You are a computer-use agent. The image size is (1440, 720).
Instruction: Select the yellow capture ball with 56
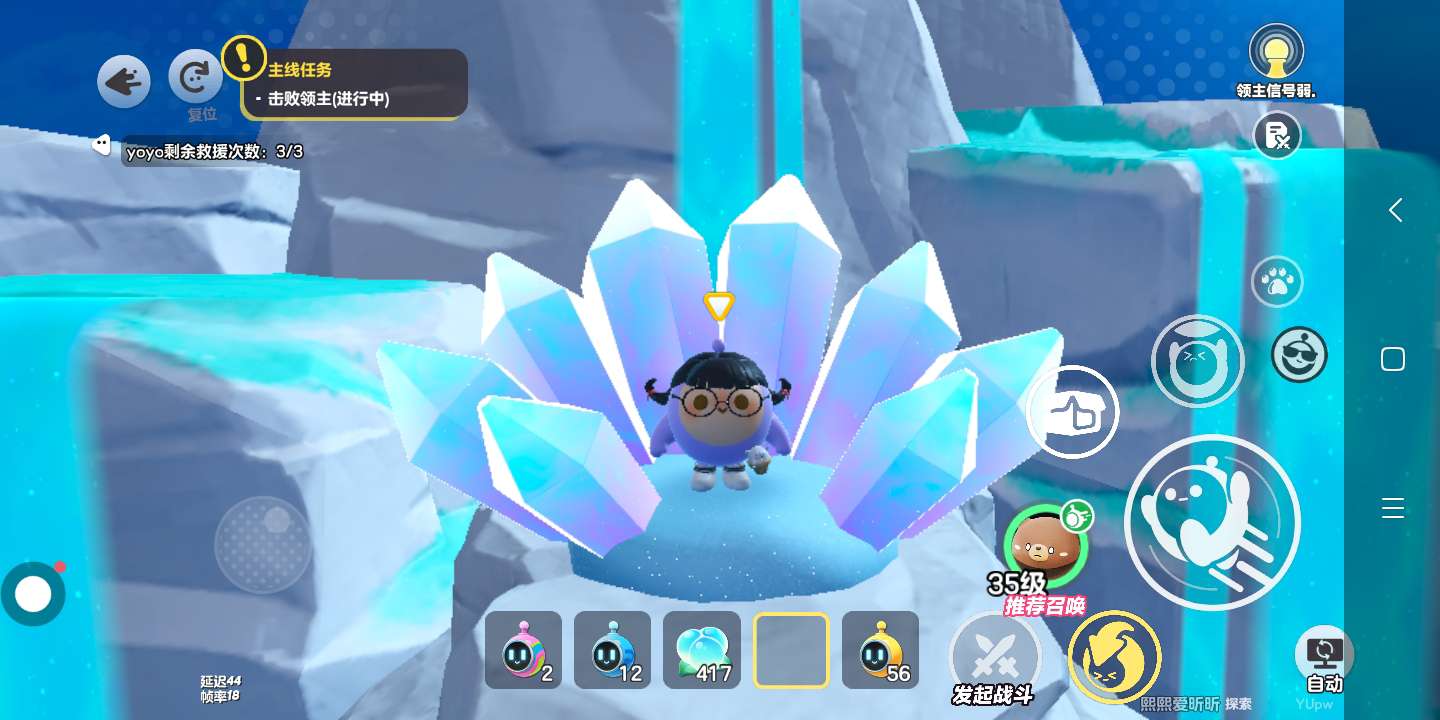point(880,650)
